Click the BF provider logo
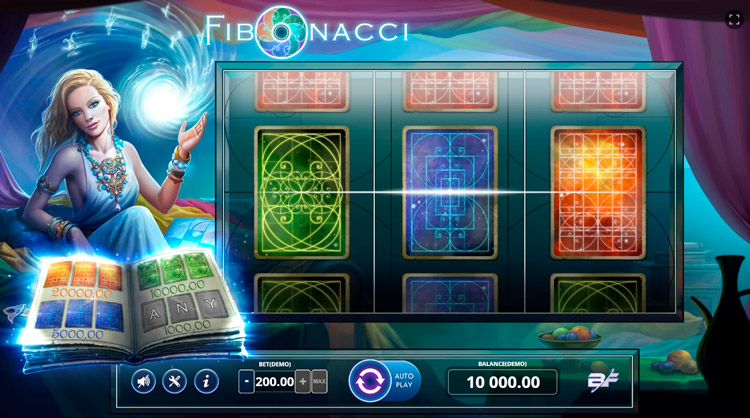The height and width of the screenshot is (418, 750). 599,381
